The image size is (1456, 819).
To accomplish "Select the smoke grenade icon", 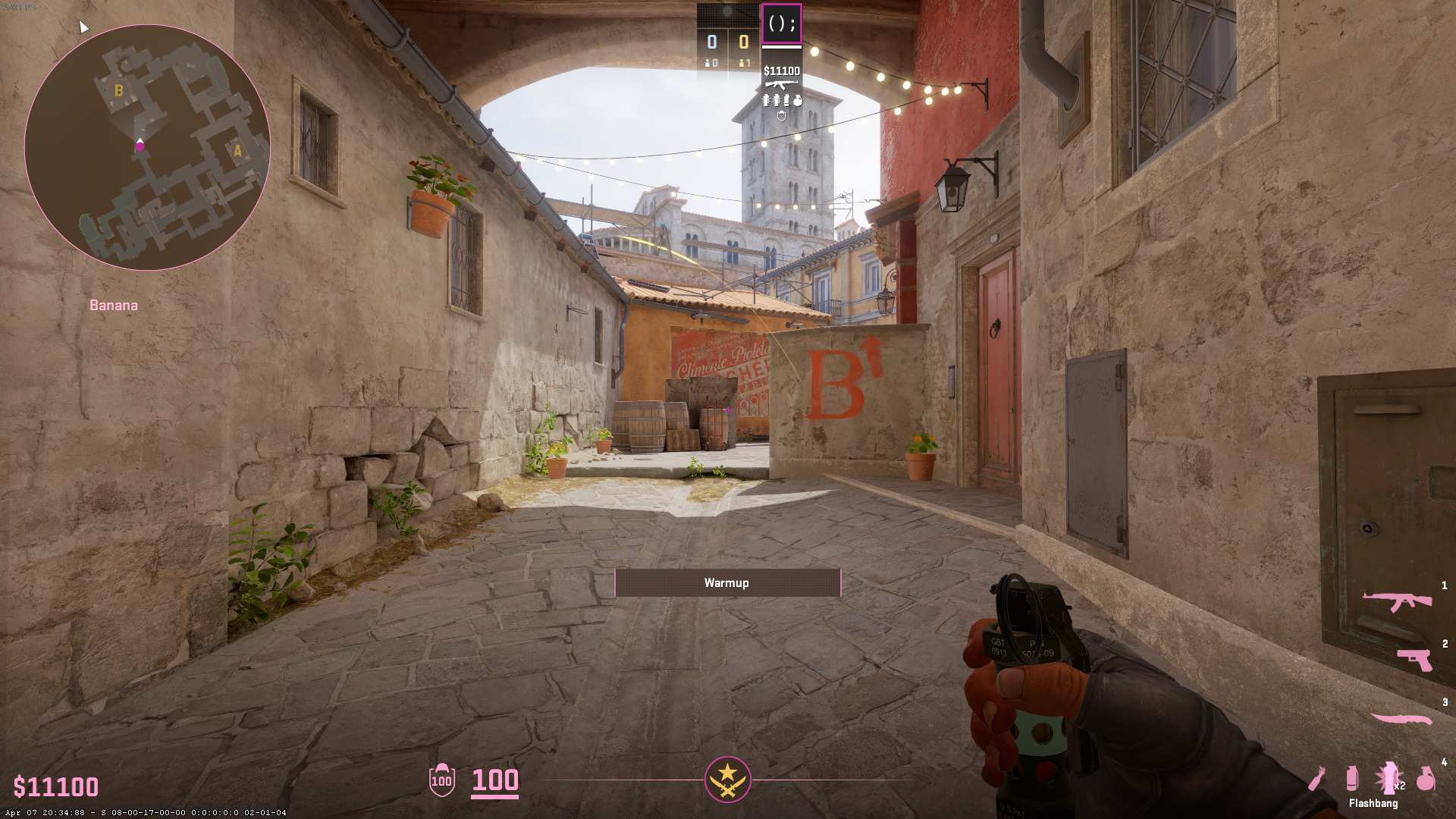I will pyautogui.click(x=1351, y=778).
